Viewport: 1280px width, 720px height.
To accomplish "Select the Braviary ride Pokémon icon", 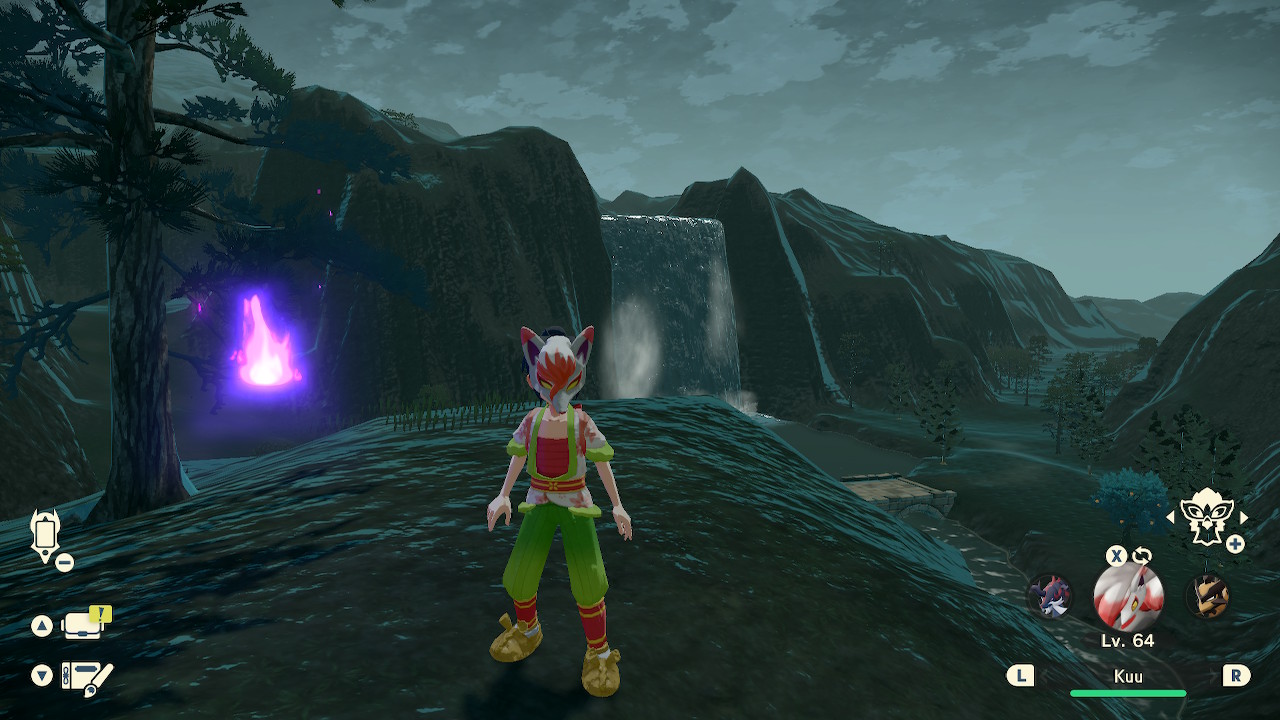I will [x=1207, y=515].
